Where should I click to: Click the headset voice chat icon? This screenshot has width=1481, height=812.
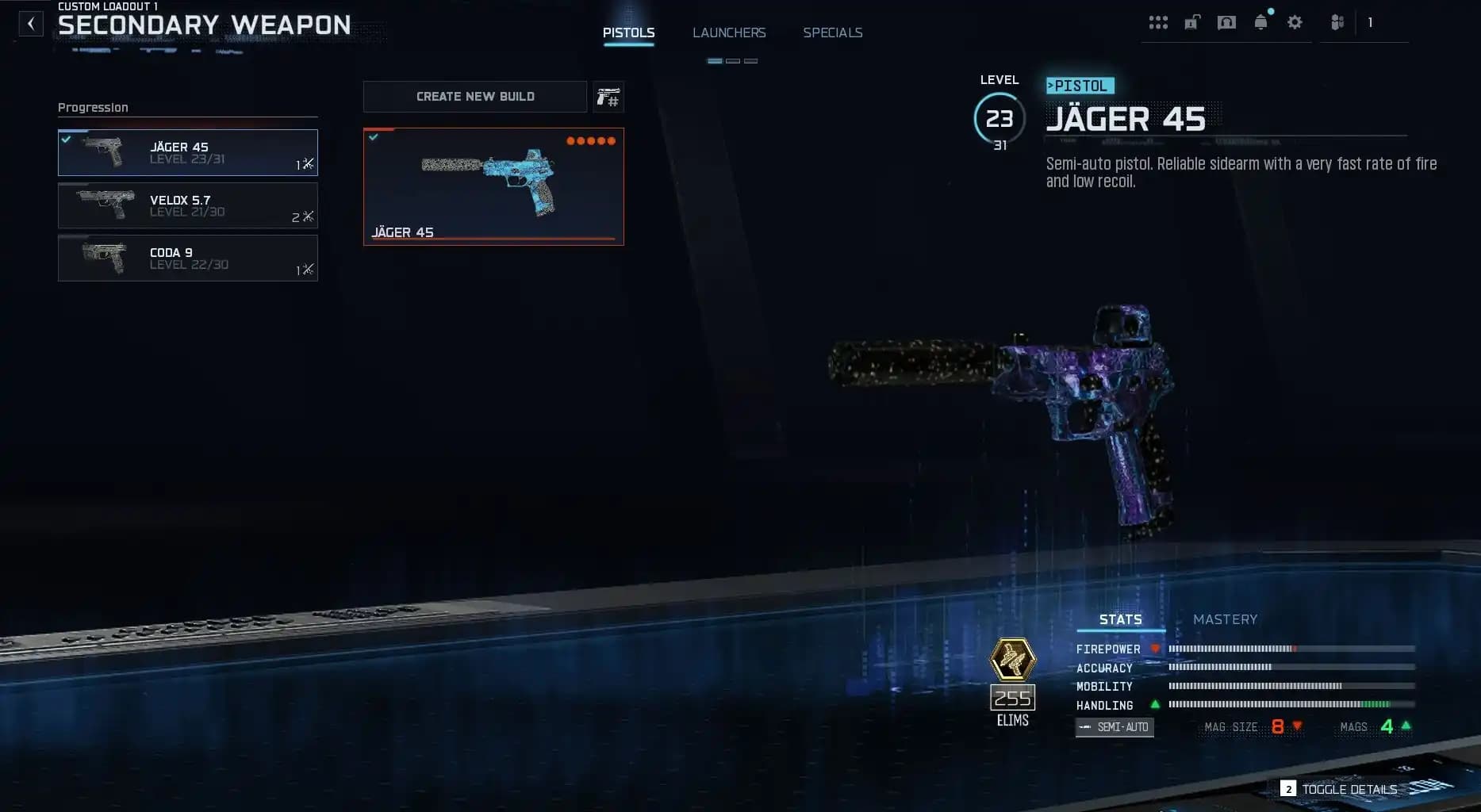(1226, 22)
